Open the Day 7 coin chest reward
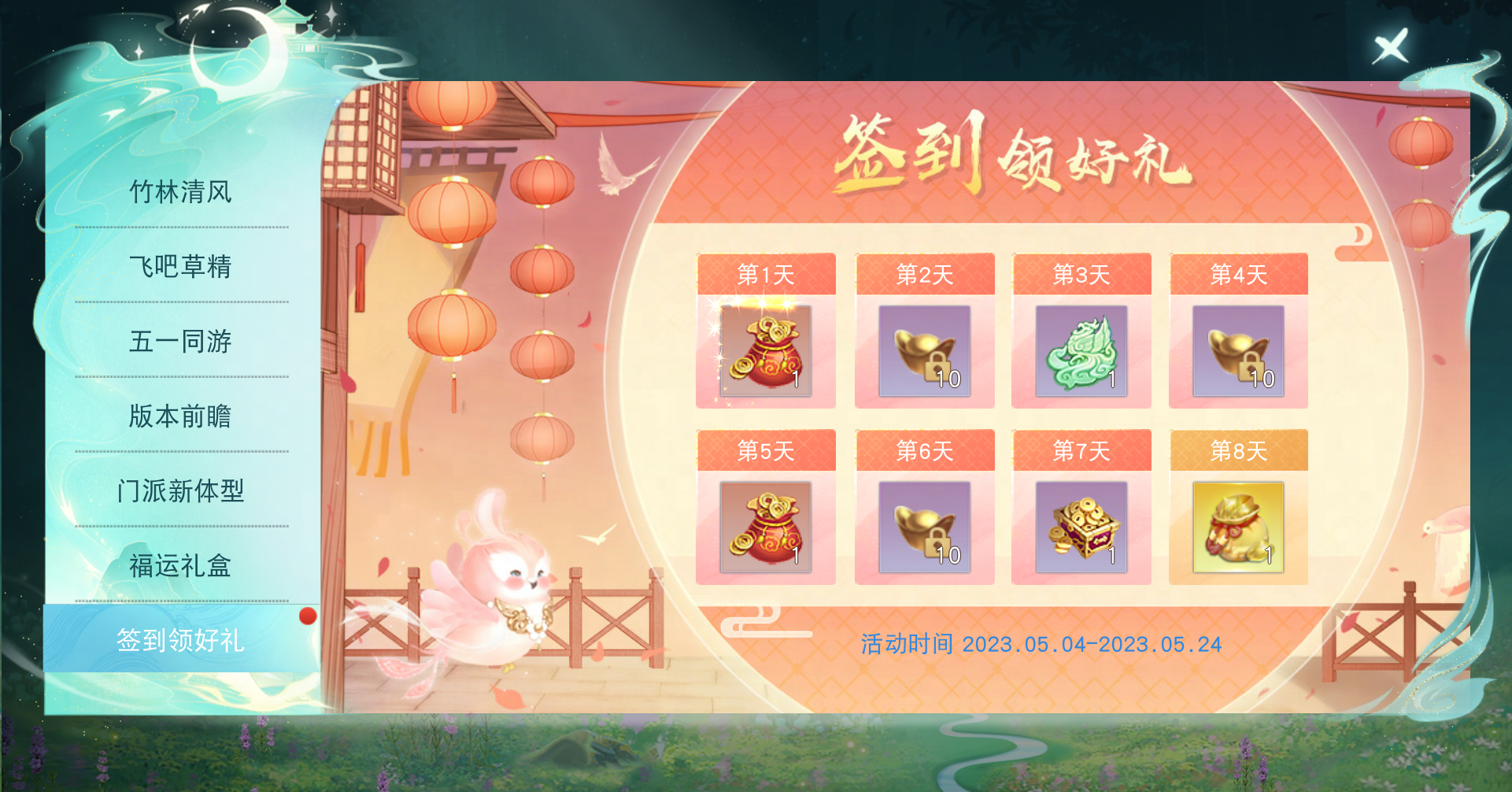Image resolution: width=1512 pixels, height=792 pixels. pyautogui.click(x=1081, y=527)
